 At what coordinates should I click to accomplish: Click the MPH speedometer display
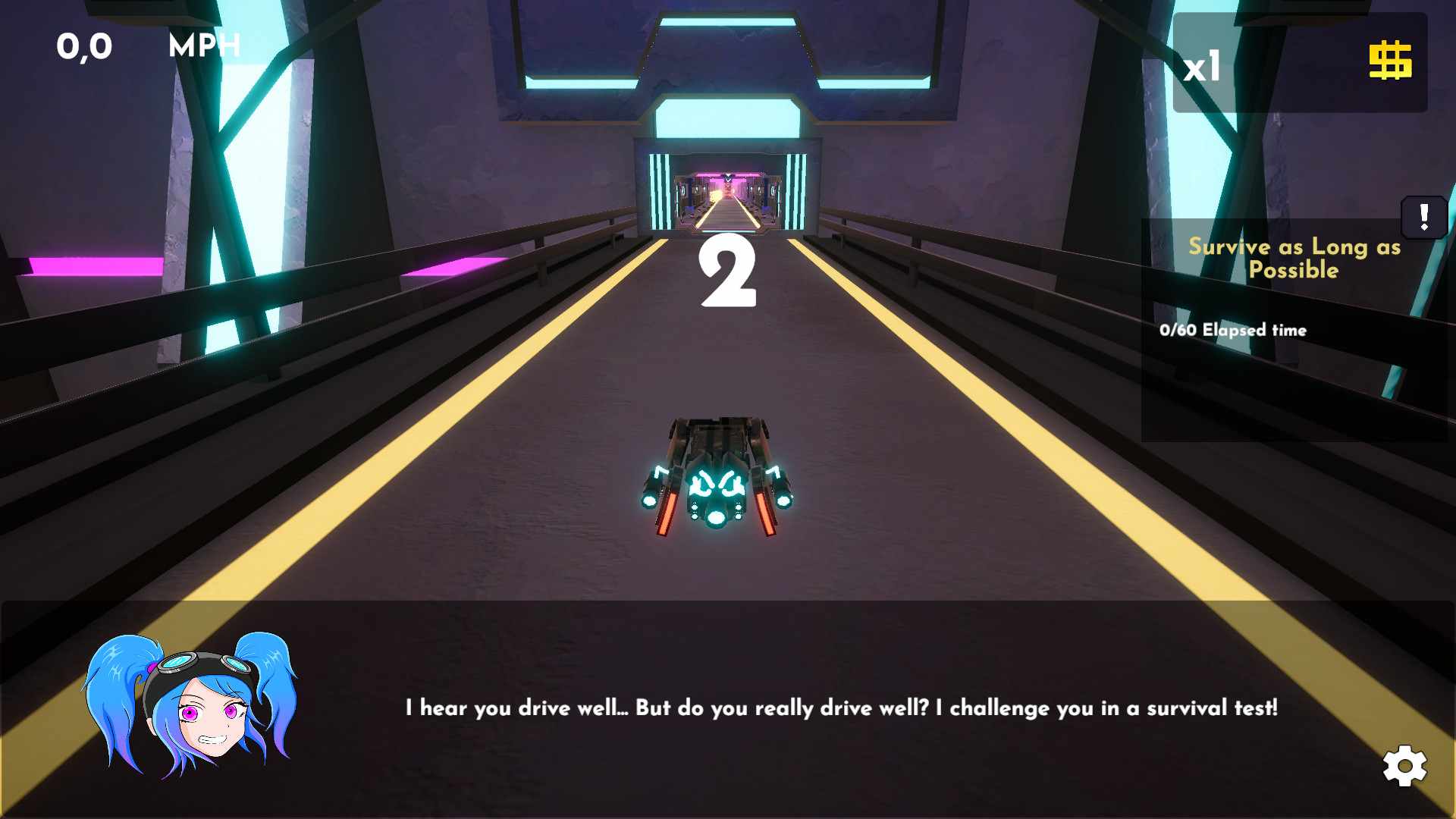click(203, 45)
